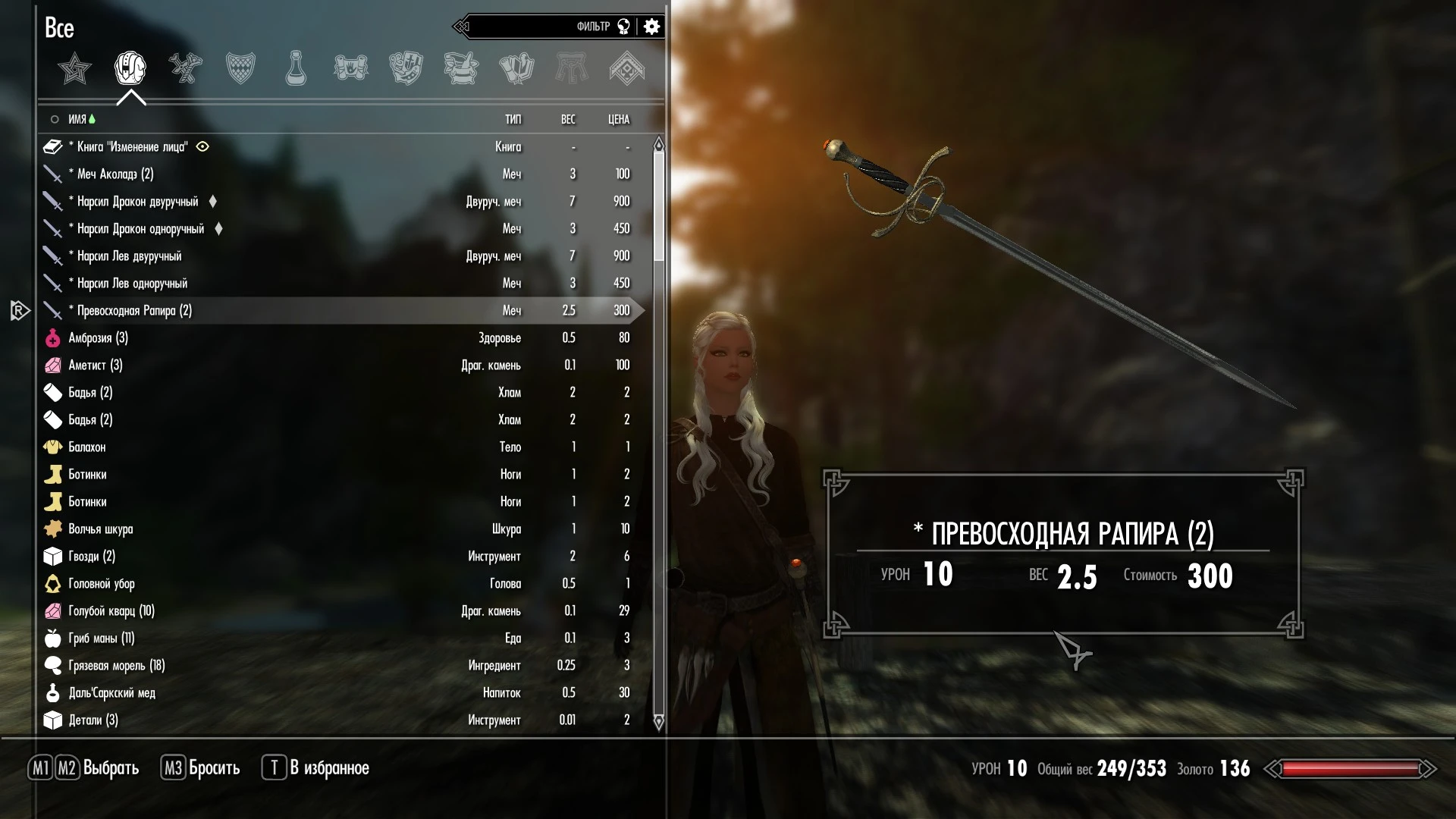Open the Apparel category shield icon
This screenshot has width=1456, height=819.
(x=240, y=68)
